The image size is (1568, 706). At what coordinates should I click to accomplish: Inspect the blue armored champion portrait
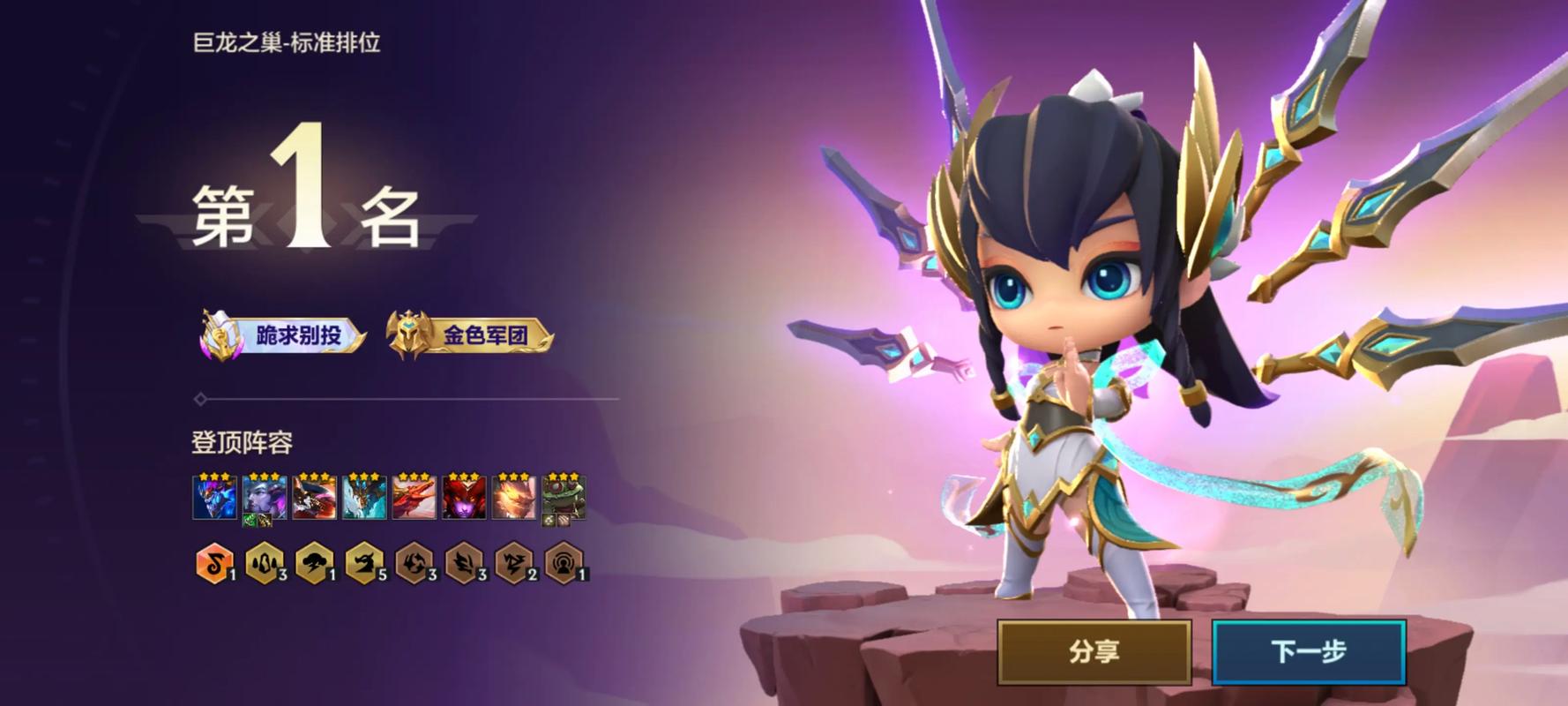point(214,497)
